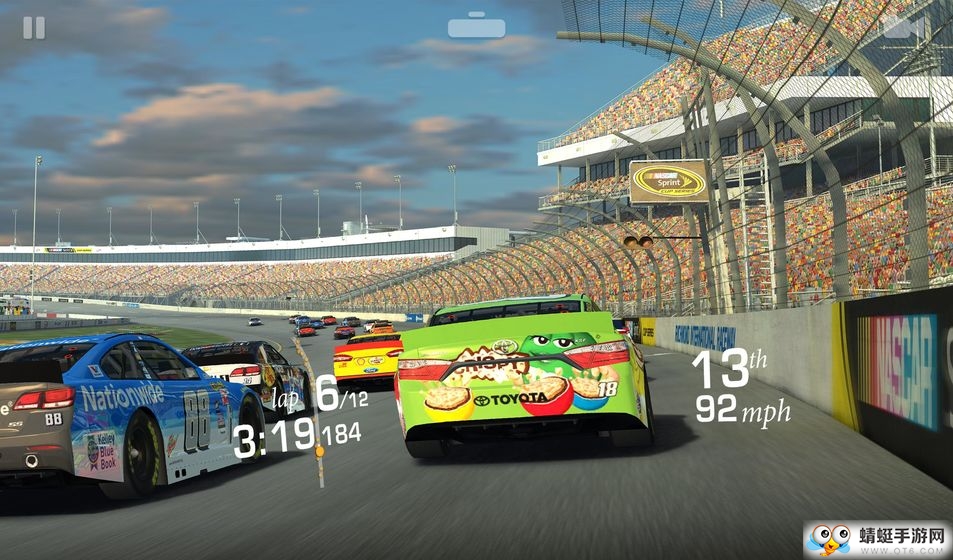This screenshot has width=953, height=560.
Task: Pause the race
Action: (34, 28)
